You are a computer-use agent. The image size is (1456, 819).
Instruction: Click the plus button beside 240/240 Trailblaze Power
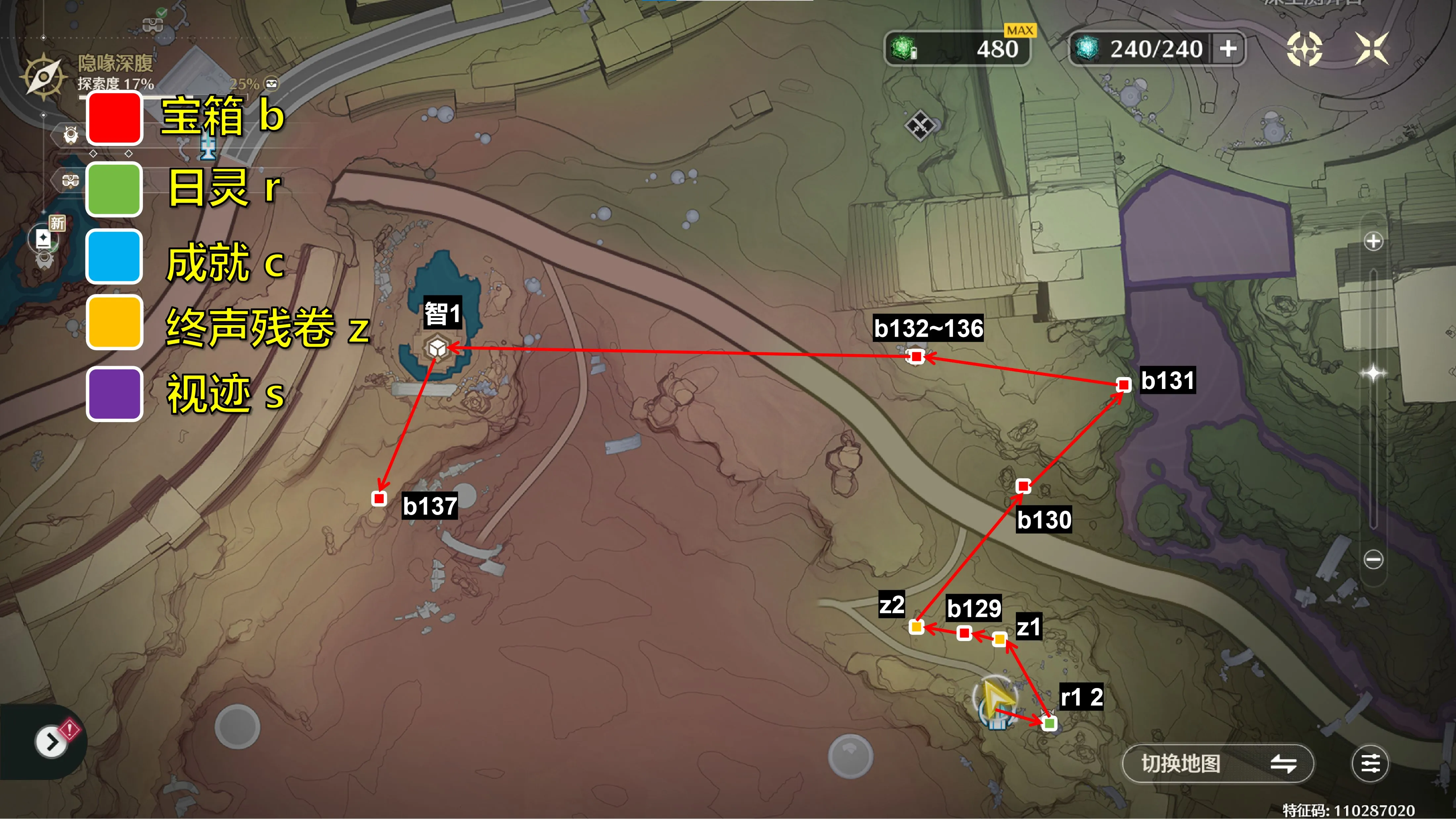pyautogui.click(x=1228, y=49)
